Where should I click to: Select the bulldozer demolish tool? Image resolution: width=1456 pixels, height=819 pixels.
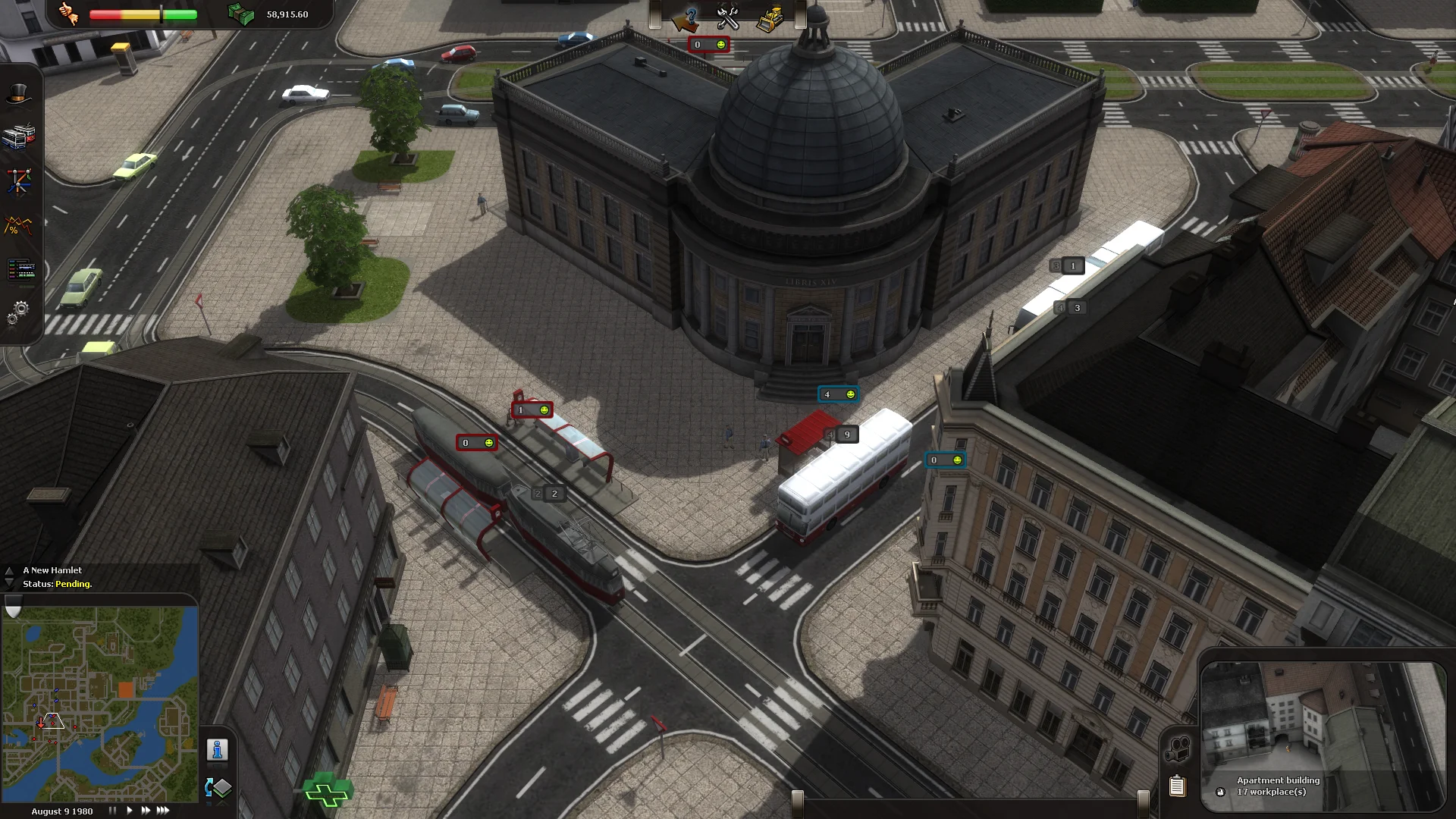click(772, 16)
